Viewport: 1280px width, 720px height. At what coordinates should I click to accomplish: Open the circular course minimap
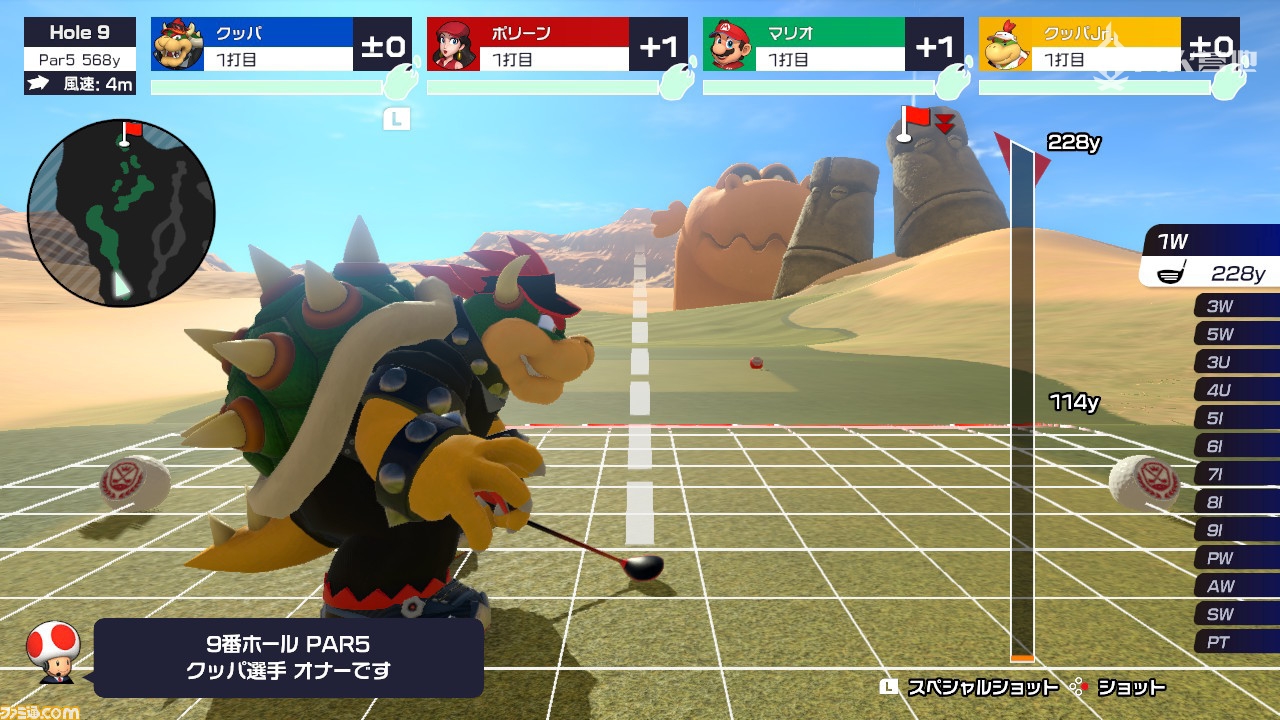click(x=121, y=212)
